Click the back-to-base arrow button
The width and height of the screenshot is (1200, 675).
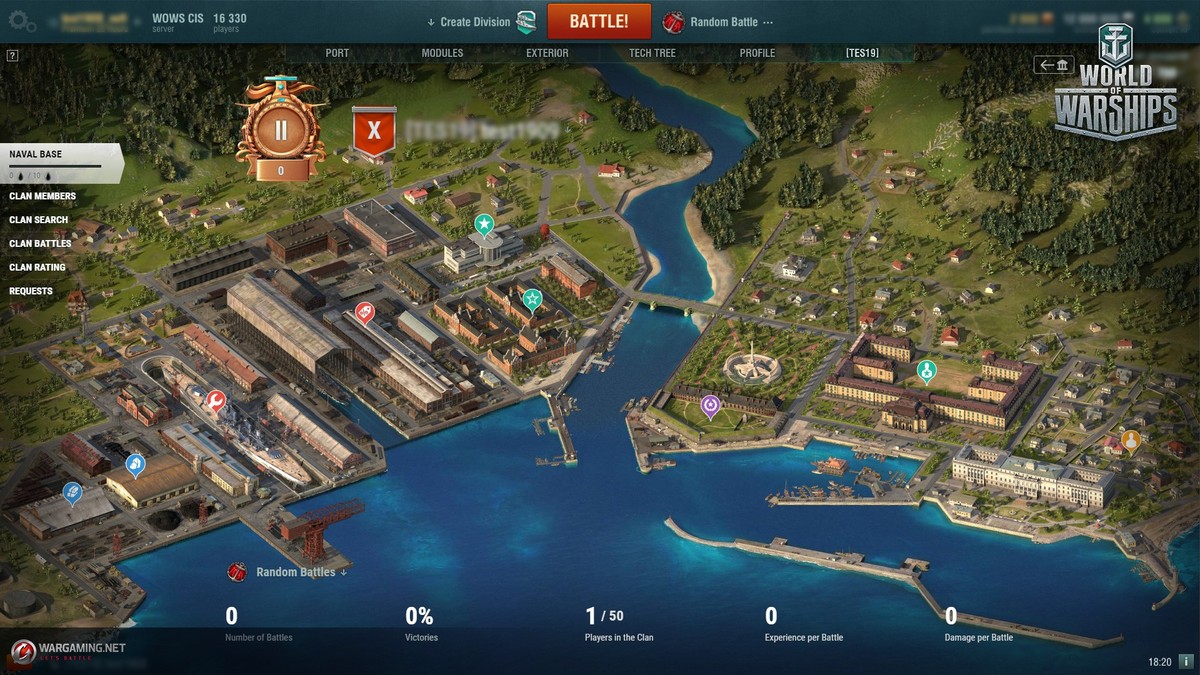[x=1054, y=65]
